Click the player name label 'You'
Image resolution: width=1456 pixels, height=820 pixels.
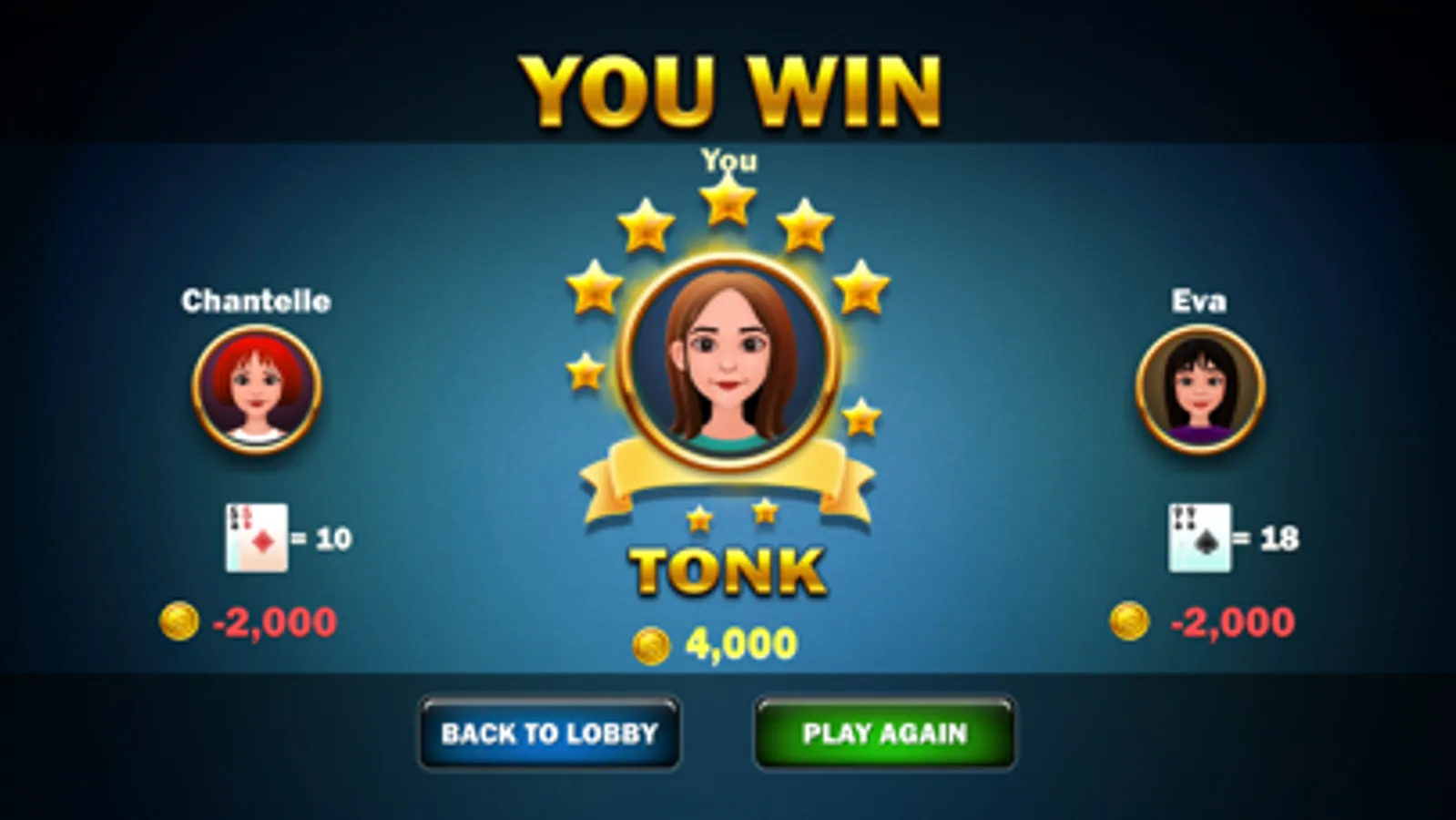[728, 161]
